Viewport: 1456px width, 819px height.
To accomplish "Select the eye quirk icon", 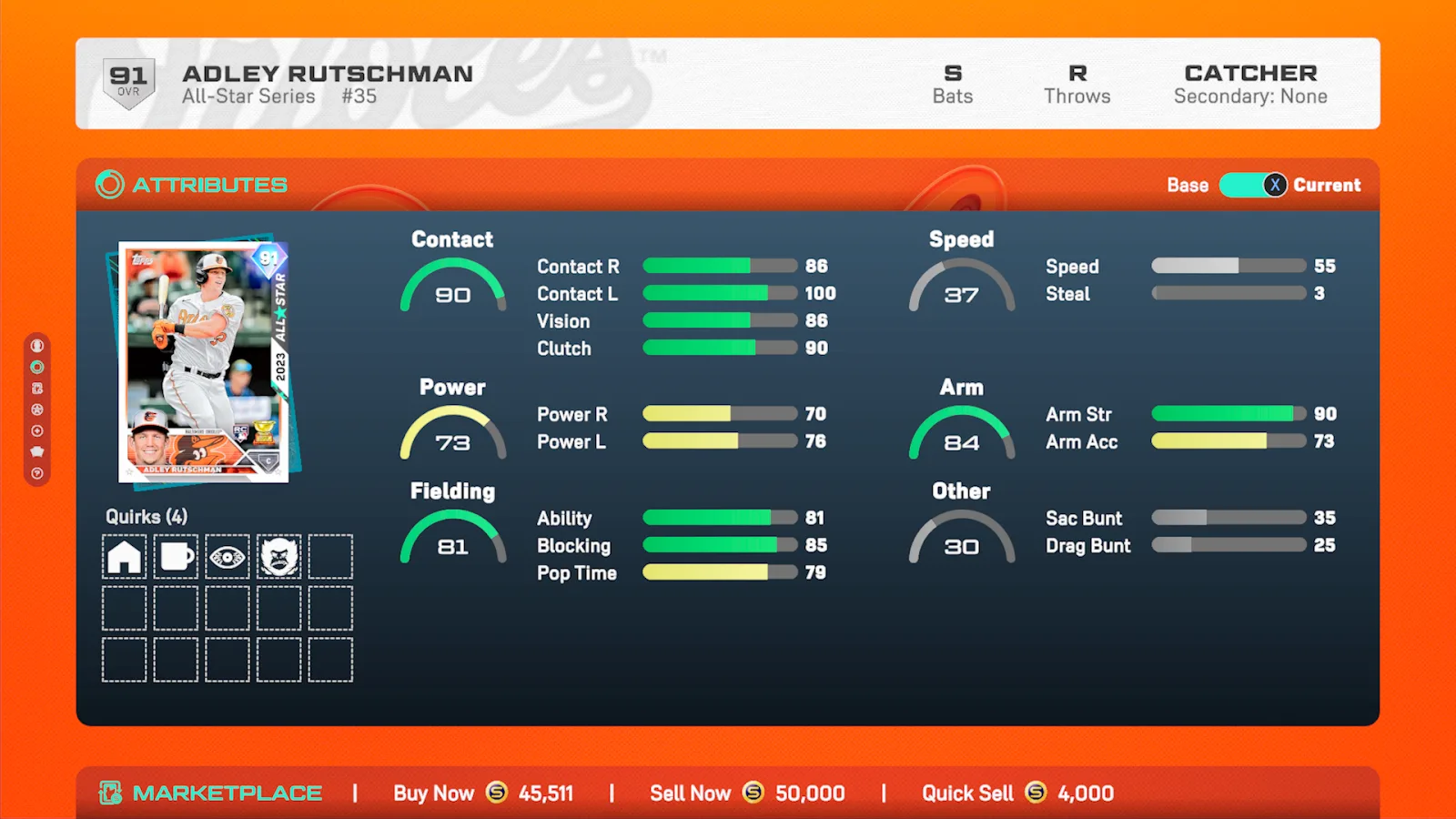I will (227, 556).
